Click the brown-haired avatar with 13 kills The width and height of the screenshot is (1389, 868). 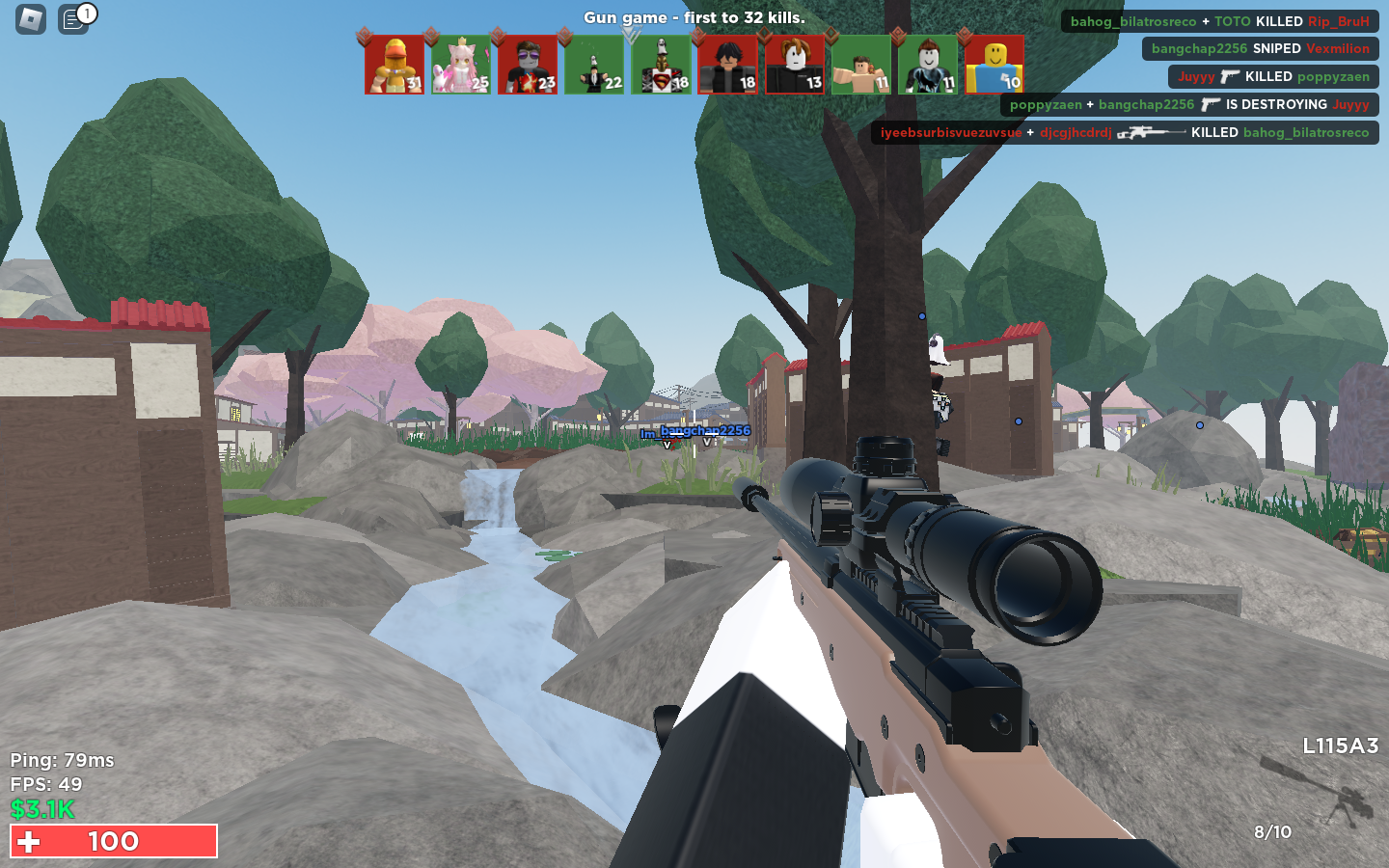(x=795, y=65)
